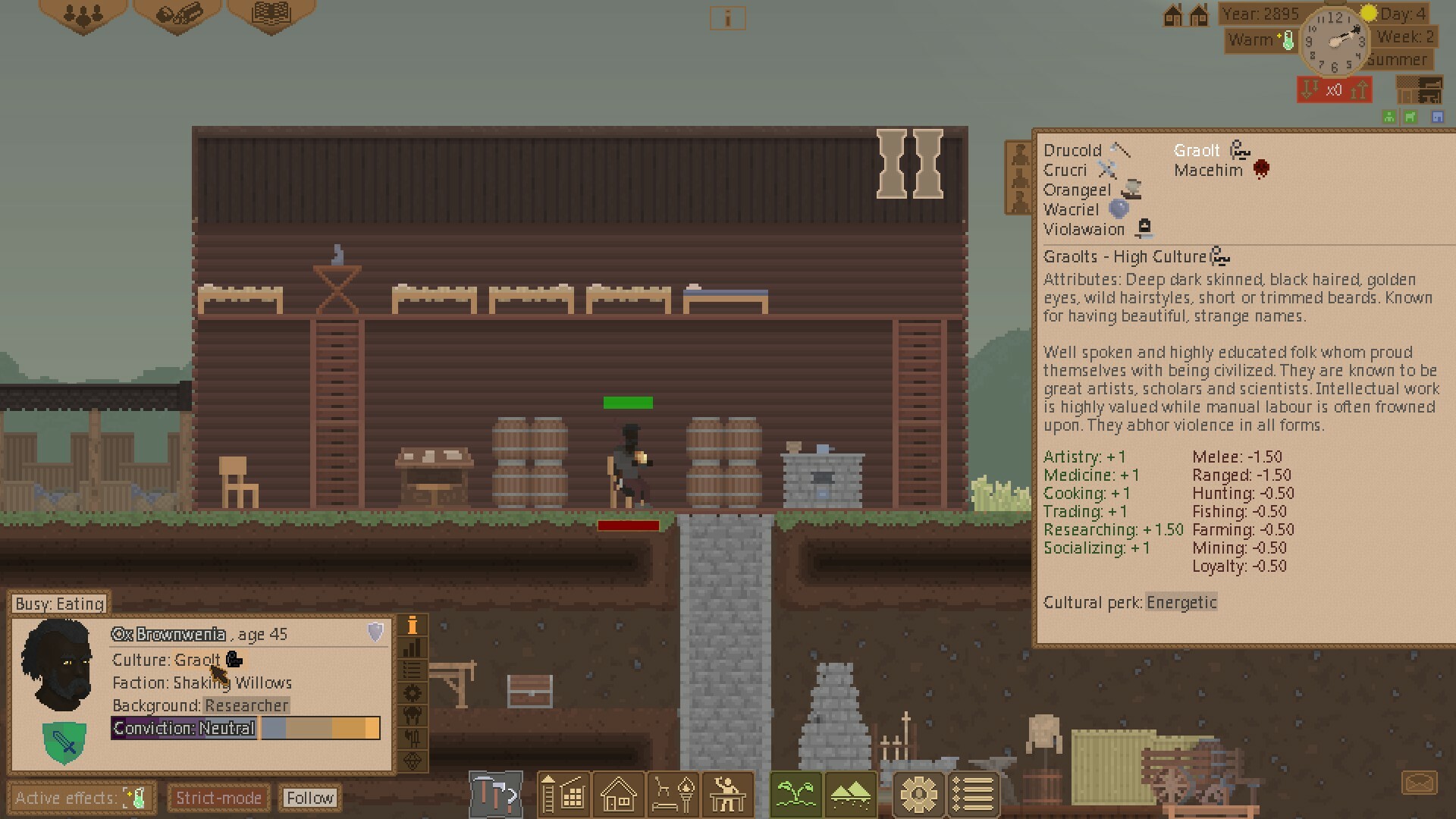Viewport: 1456px width, 819px height.
Task: Expand the Violawaion culture entry
Action: (1084, 229)
